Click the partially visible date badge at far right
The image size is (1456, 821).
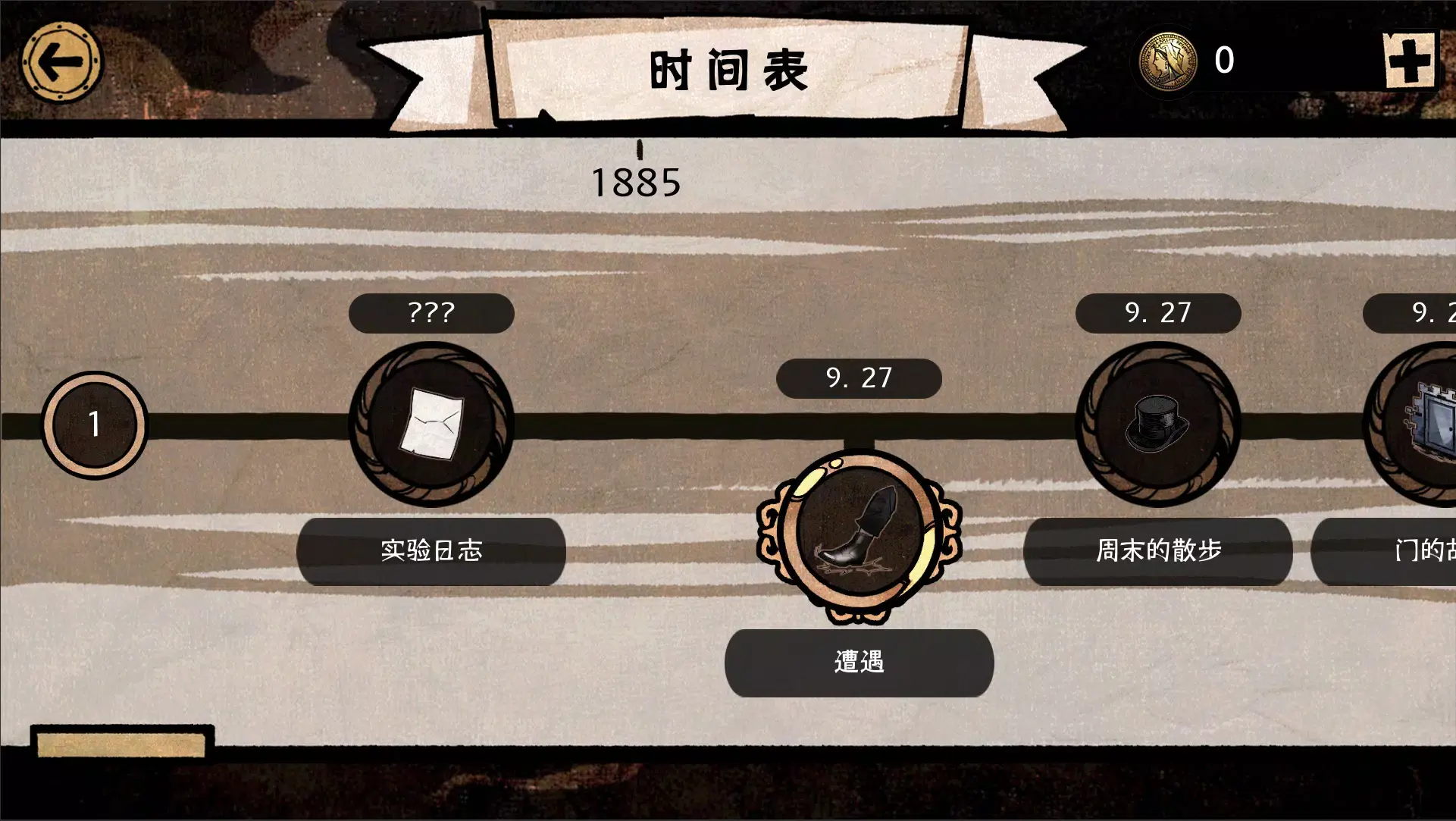tap(1422, 313)
